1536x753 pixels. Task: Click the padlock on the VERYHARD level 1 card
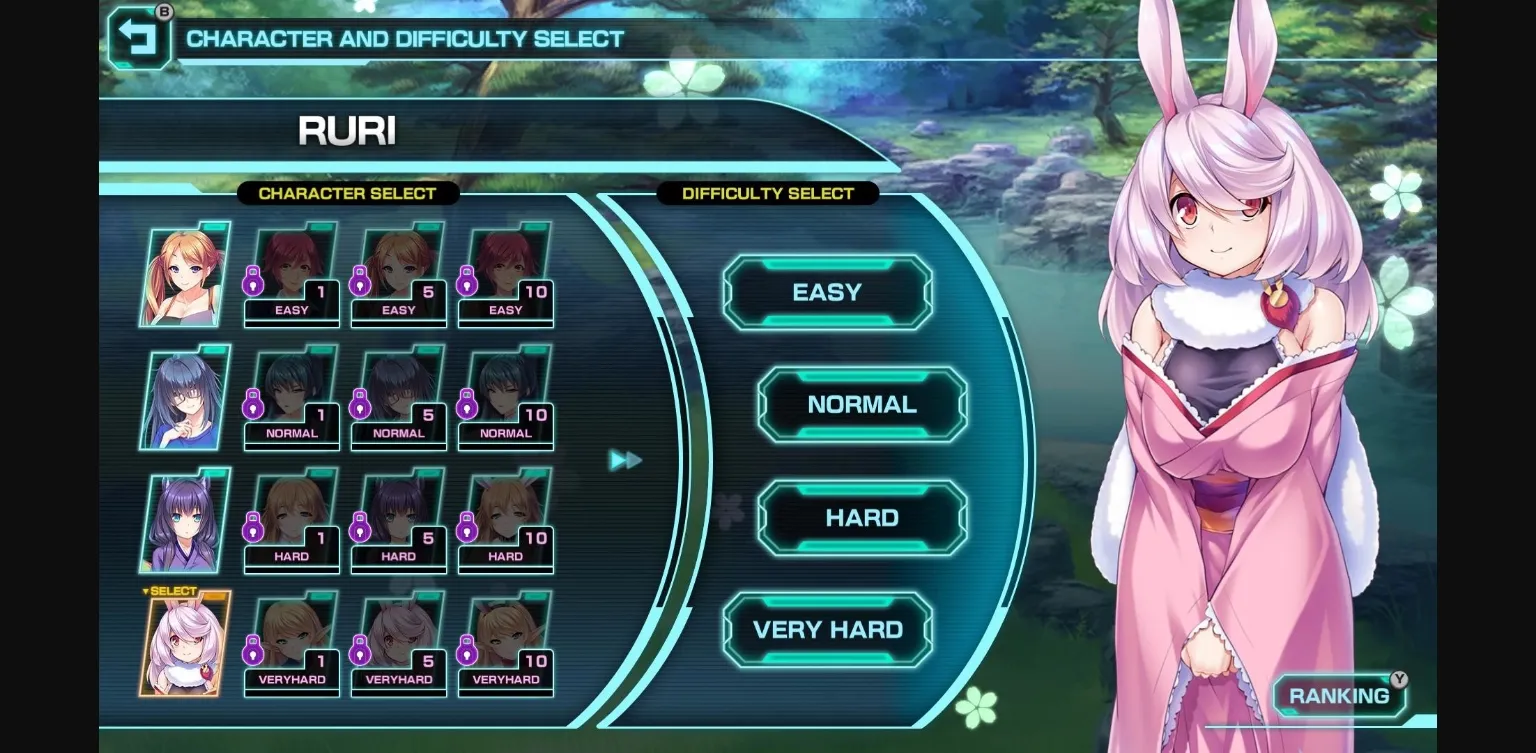[253, 653]
